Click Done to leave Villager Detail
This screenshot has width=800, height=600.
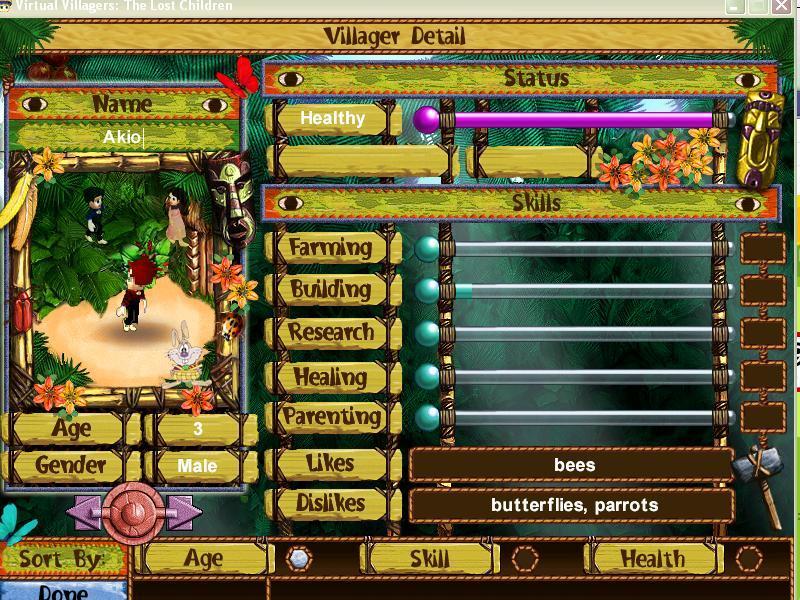[x=62, y=590]
